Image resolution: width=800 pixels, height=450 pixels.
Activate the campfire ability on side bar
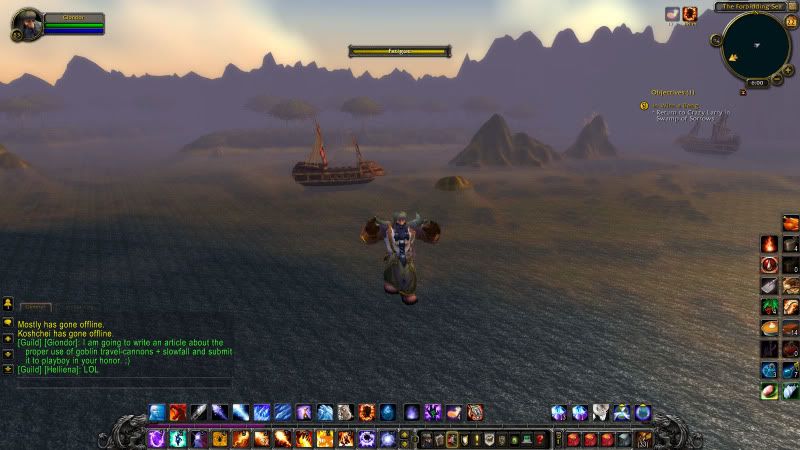tap(769, 243)
